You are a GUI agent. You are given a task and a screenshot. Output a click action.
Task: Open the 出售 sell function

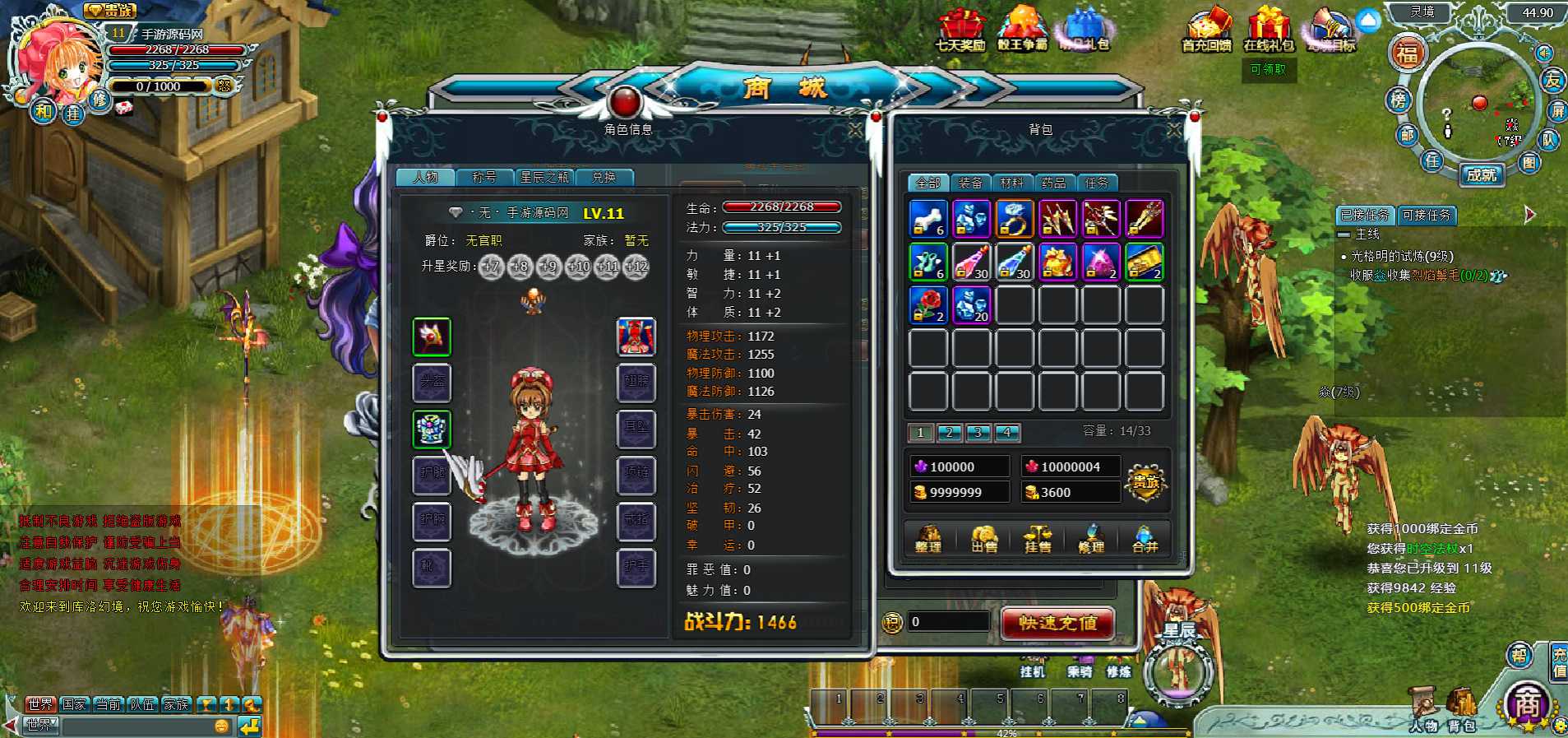tap(983, 539)
